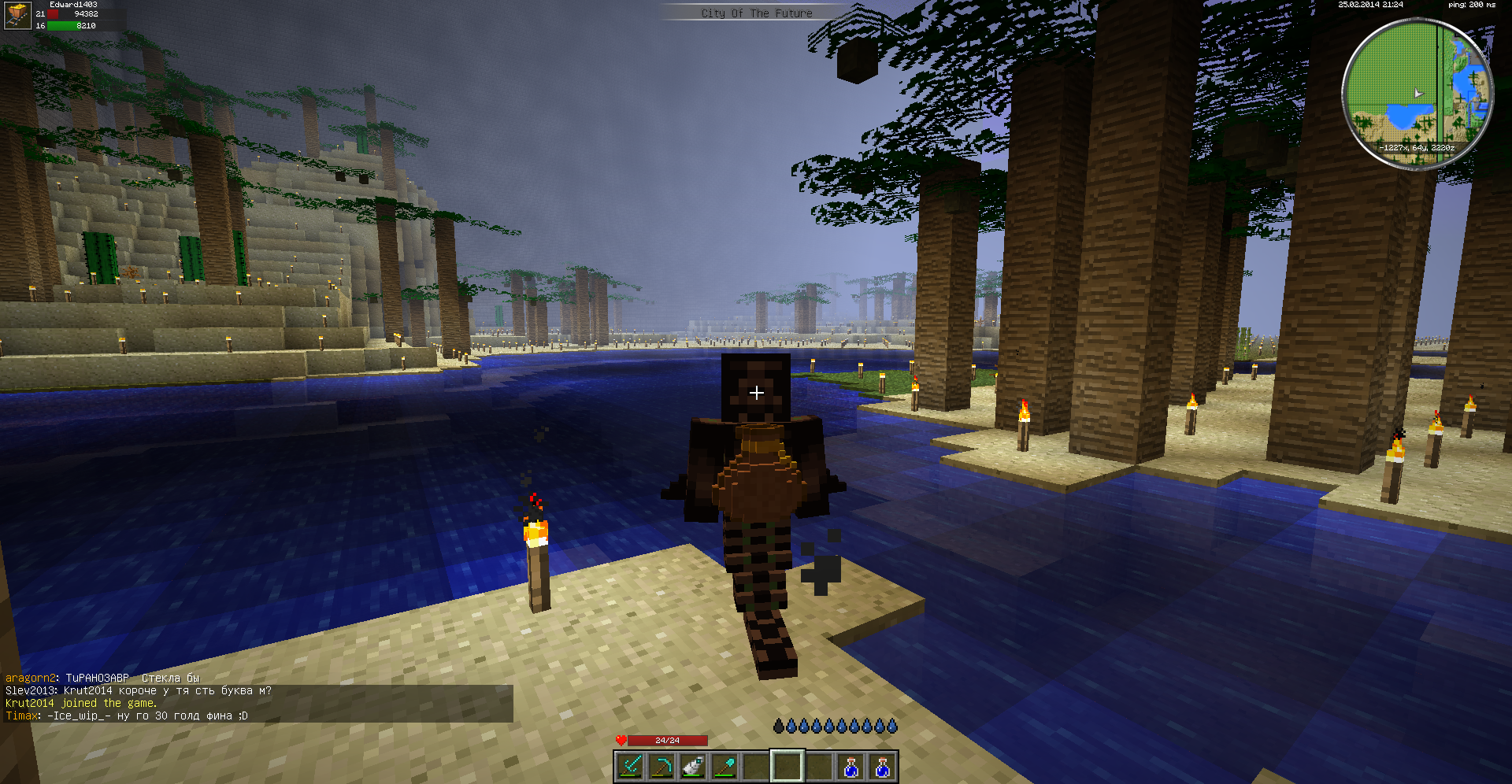Click the gold minecart profile icon
Image resolution: width=1512 pixels, height=784 pixels.
17,15
